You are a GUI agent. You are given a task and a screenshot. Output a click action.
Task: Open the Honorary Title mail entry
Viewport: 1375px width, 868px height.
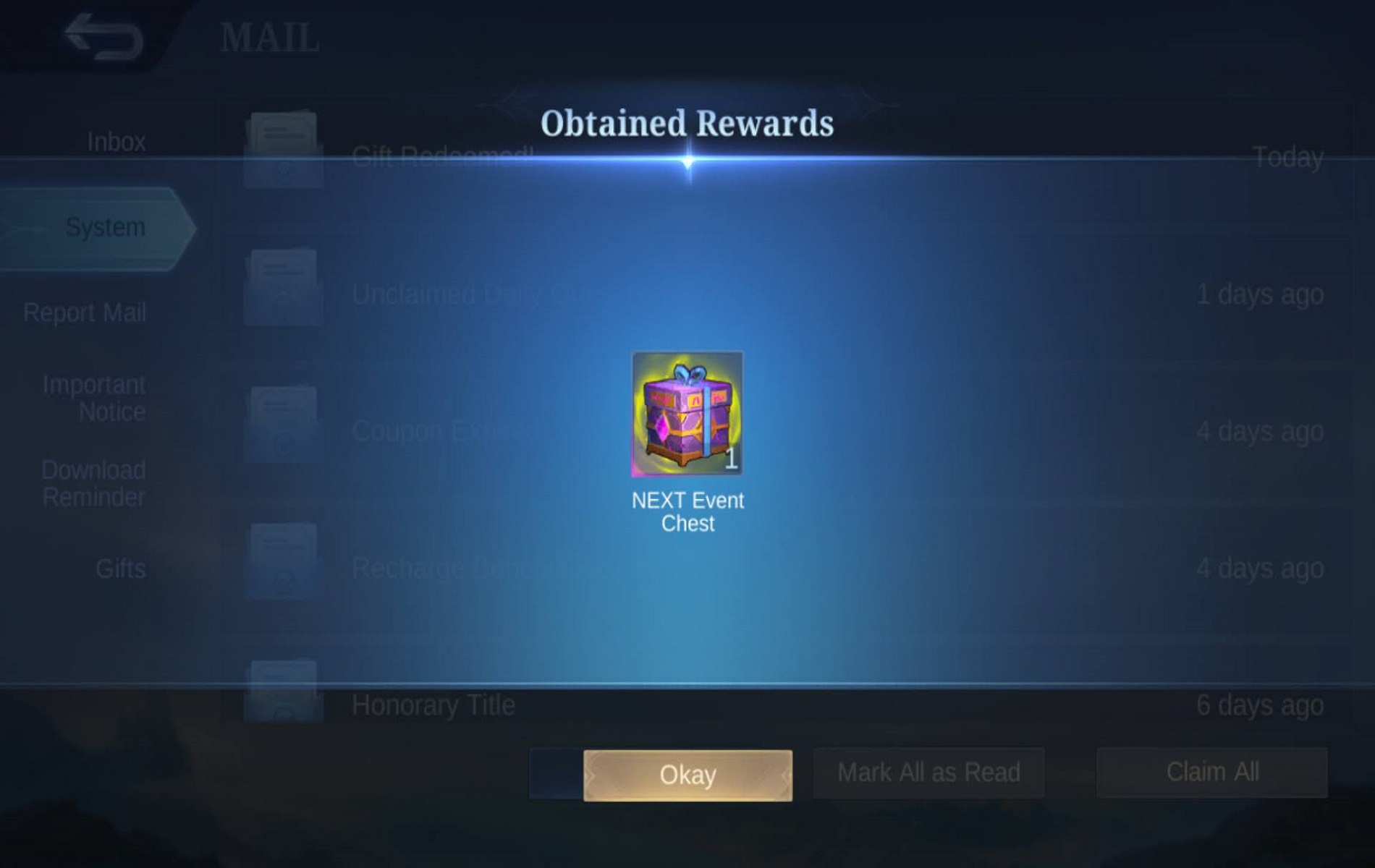tap(434, 704)
